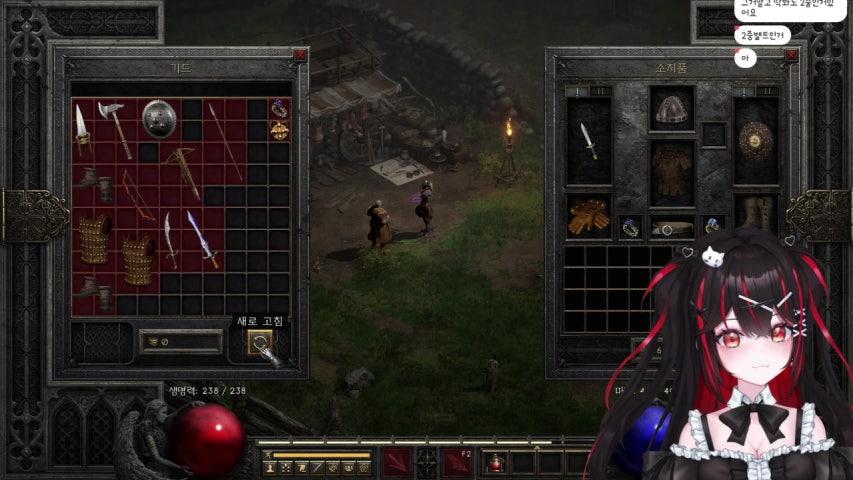Open the left-click skill selector
Screen dimensions: 853x480
click(x=397, y=462)
